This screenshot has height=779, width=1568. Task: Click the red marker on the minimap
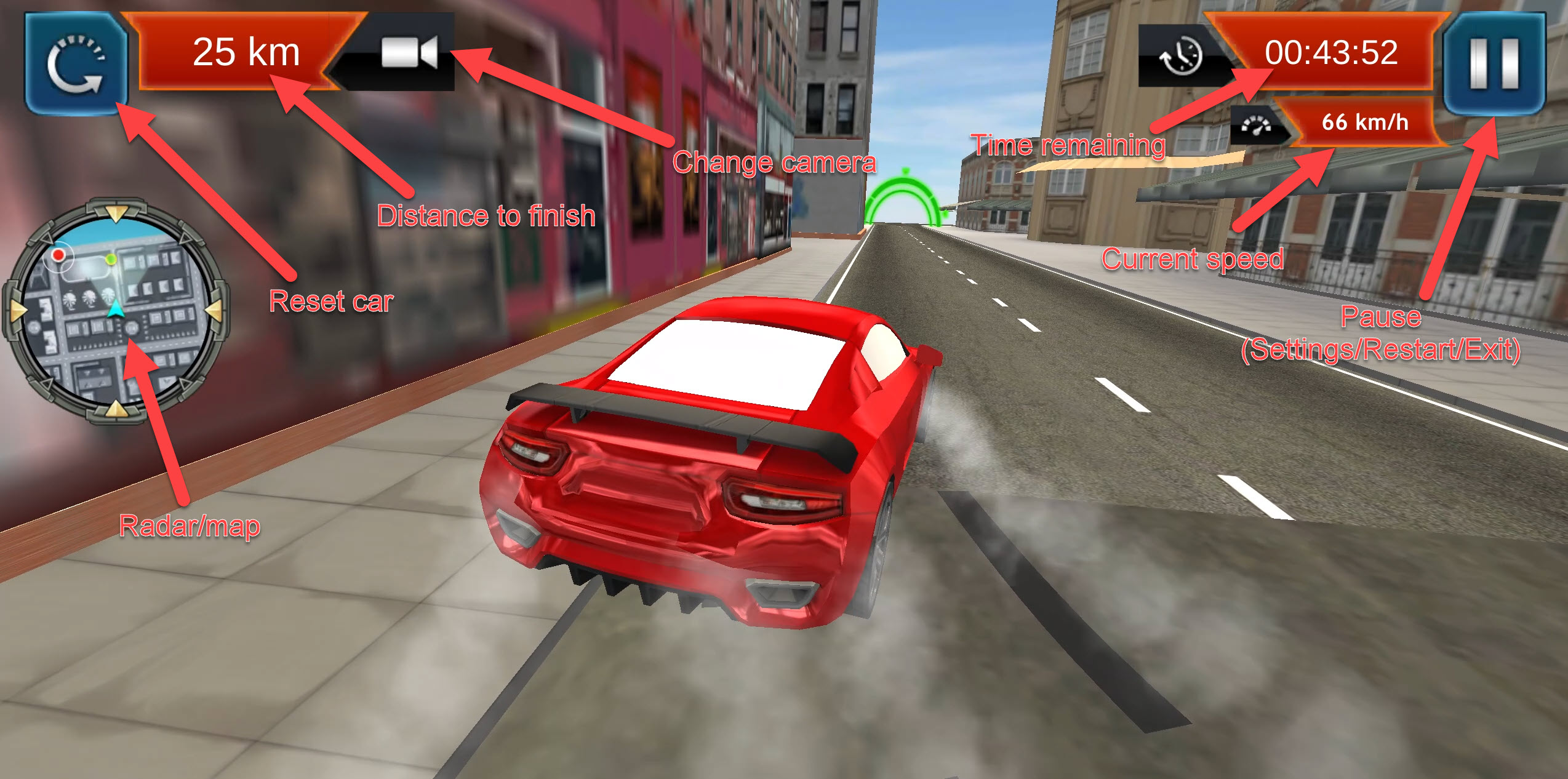click(58, 254)
